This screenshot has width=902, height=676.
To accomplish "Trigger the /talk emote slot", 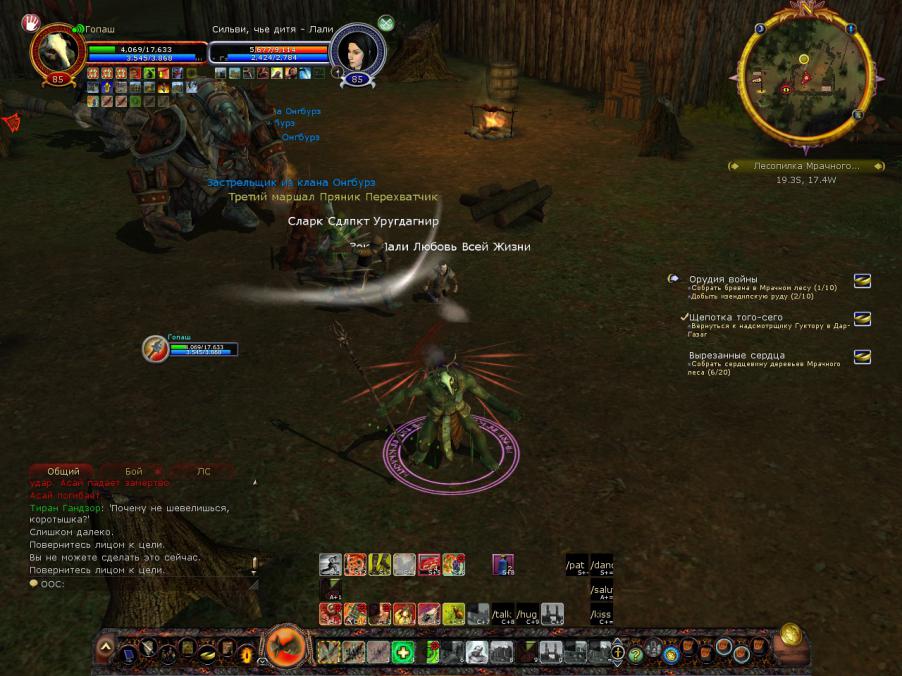I will click(x=502, y=614).
